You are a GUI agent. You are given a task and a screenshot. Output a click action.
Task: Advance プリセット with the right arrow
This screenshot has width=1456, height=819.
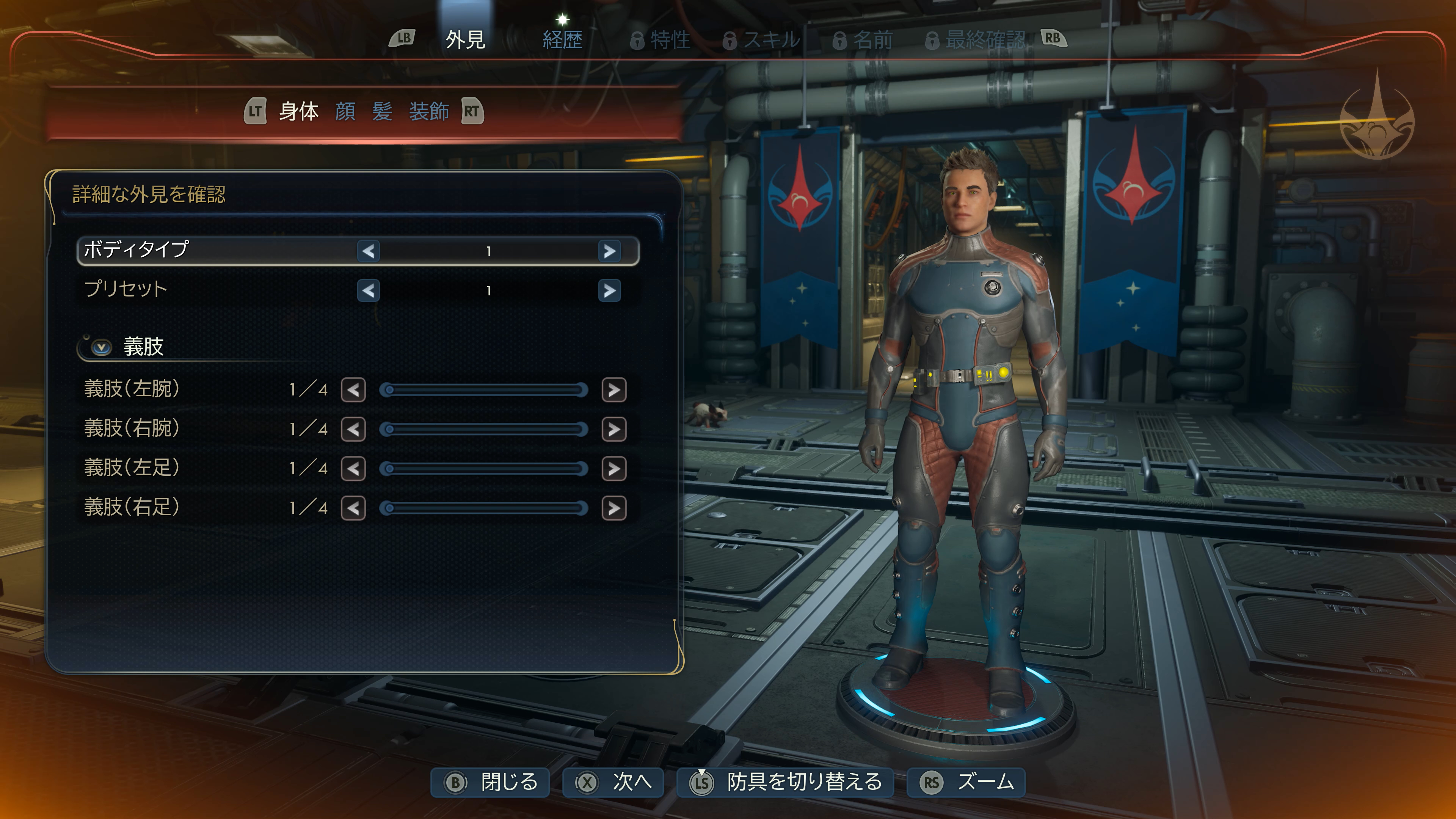point(609,290)
